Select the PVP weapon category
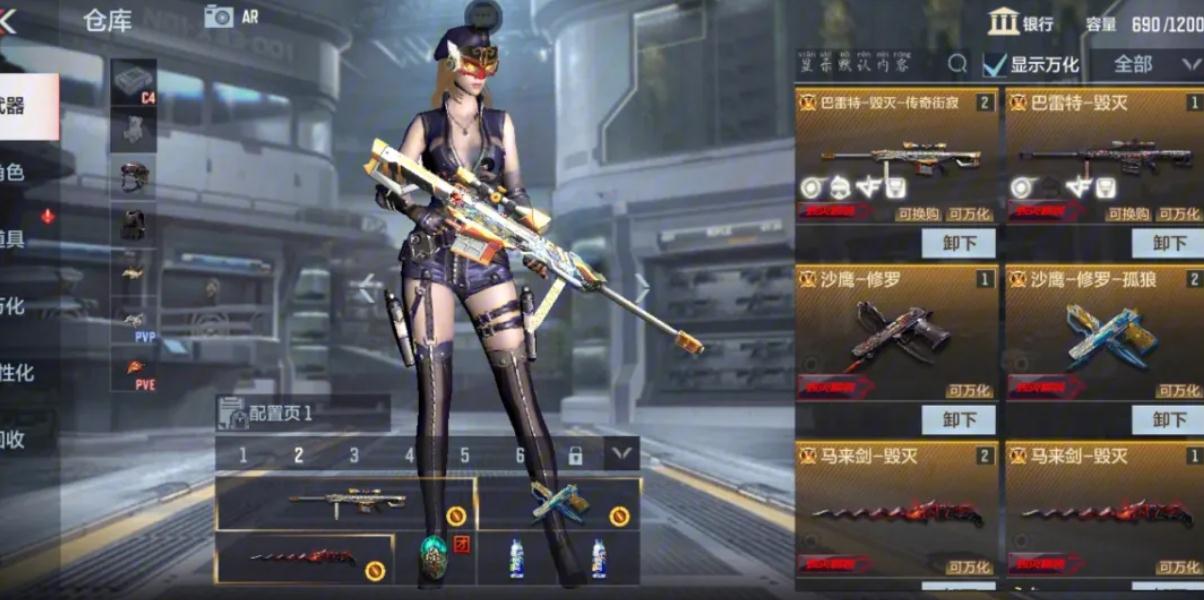This screenshot has height=600, width=1204. (x=134, y=322)
